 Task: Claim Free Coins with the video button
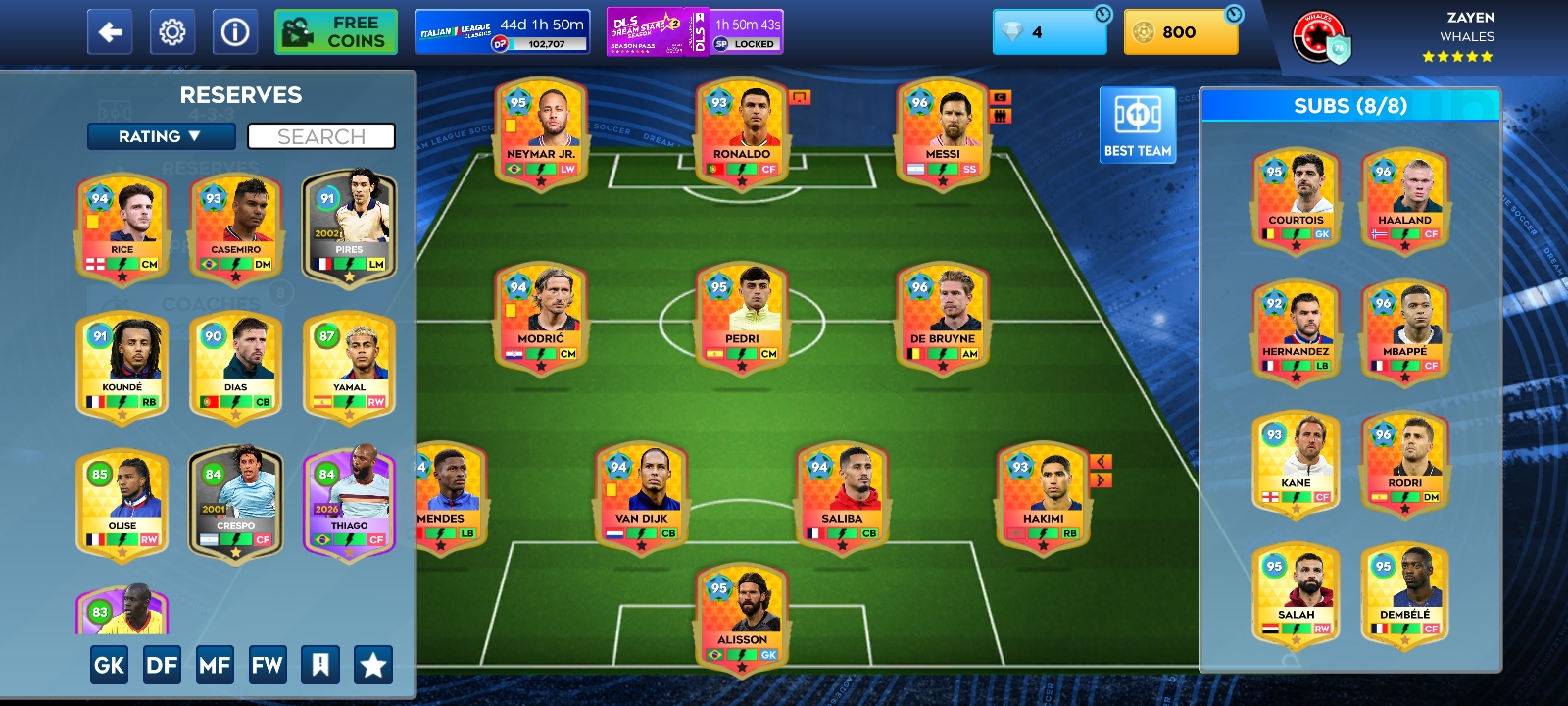(335, 30)
